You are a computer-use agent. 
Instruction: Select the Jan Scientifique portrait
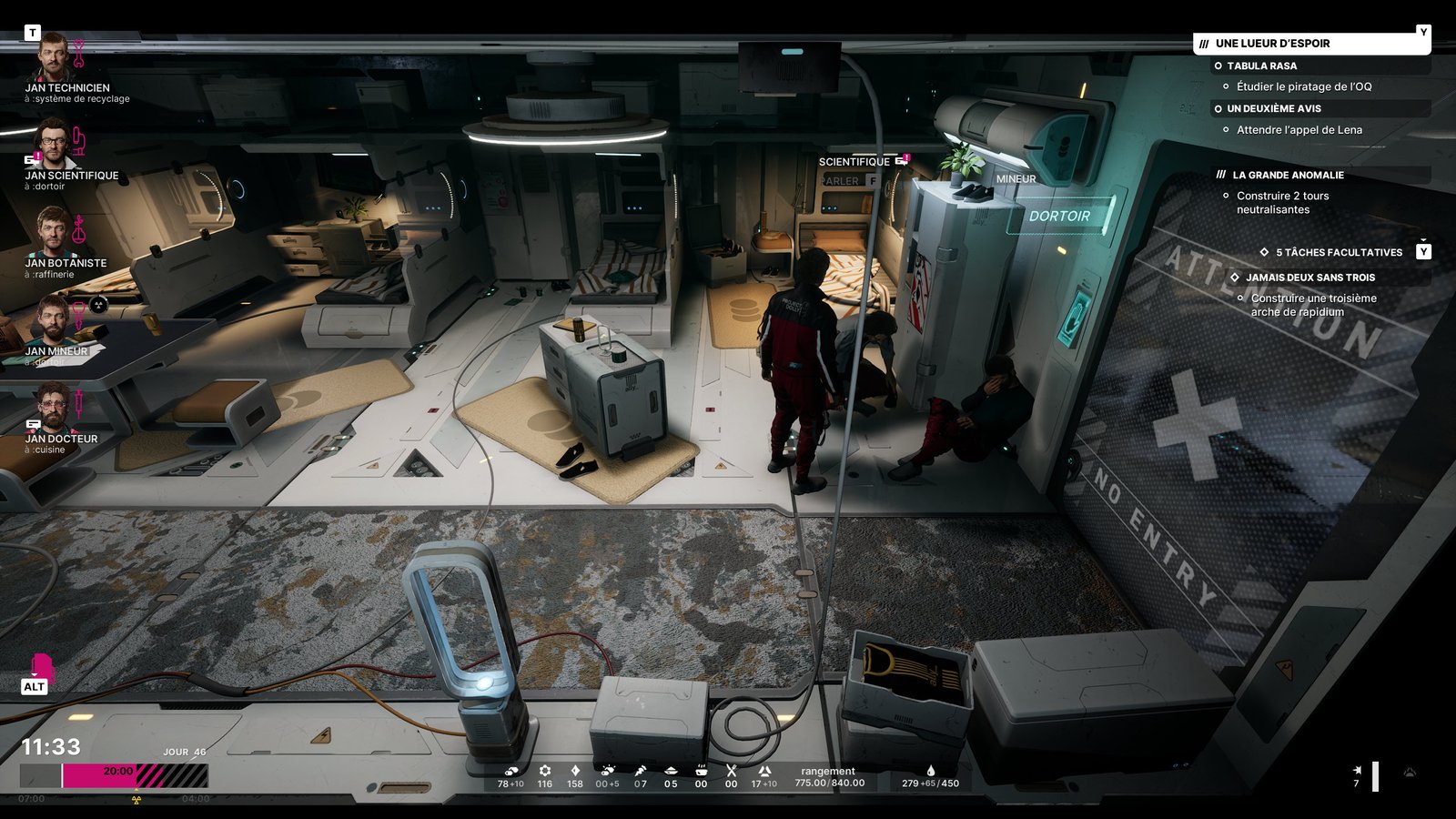[54, 144]
